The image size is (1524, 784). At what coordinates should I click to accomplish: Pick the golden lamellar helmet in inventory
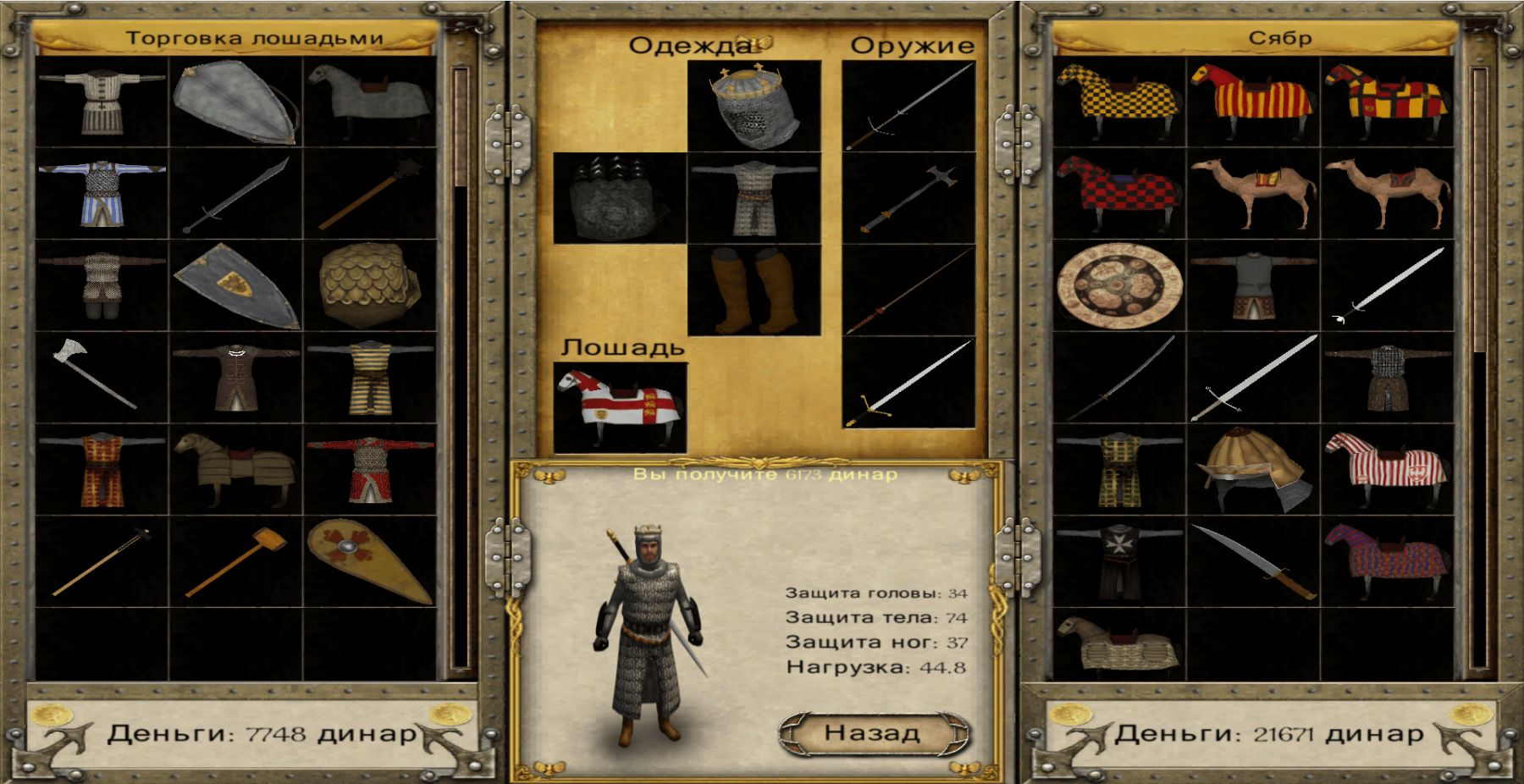(x=1254, y=470)
